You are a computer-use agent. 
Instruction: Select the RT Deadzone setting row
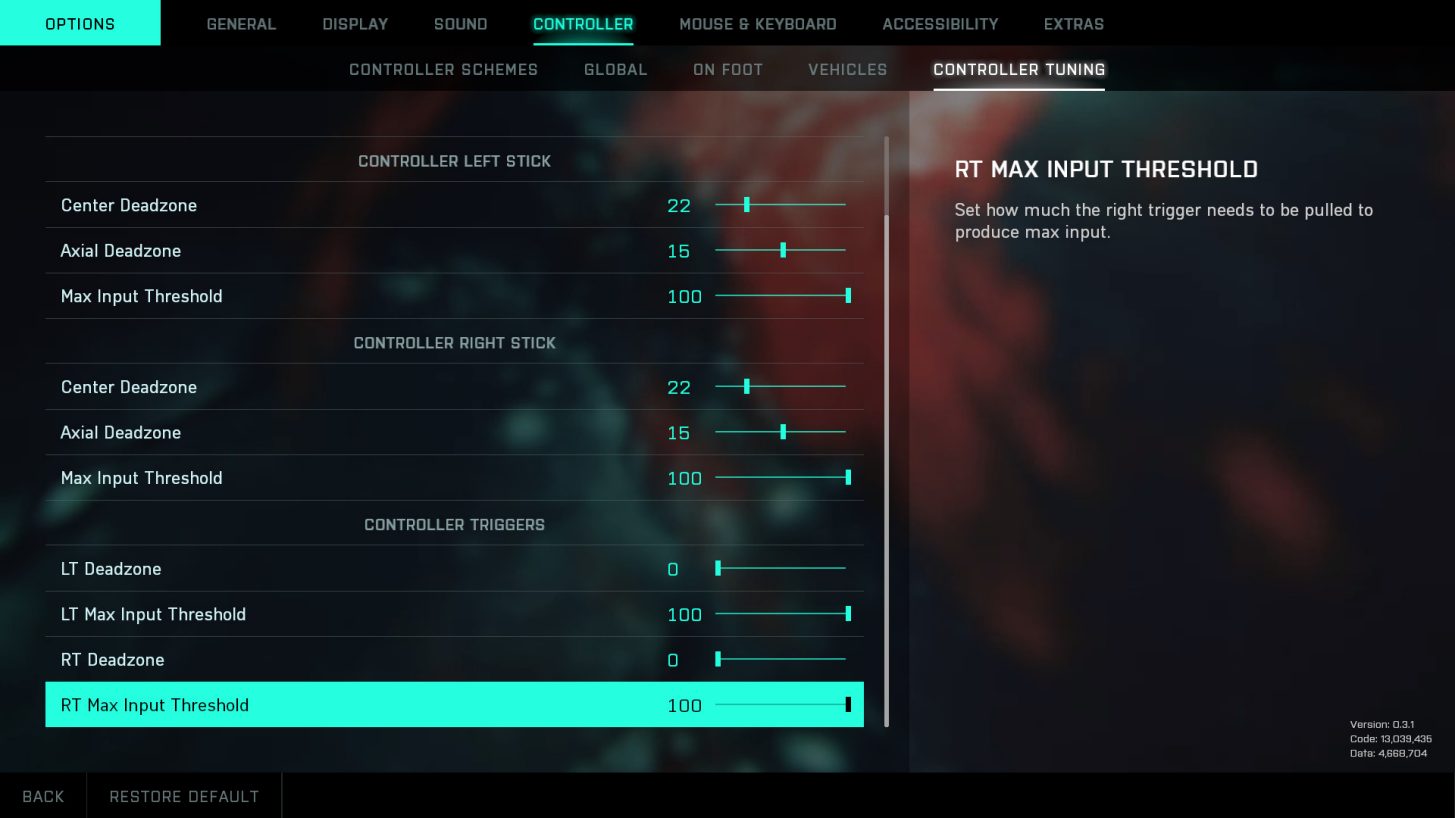[x=455, y=659]
